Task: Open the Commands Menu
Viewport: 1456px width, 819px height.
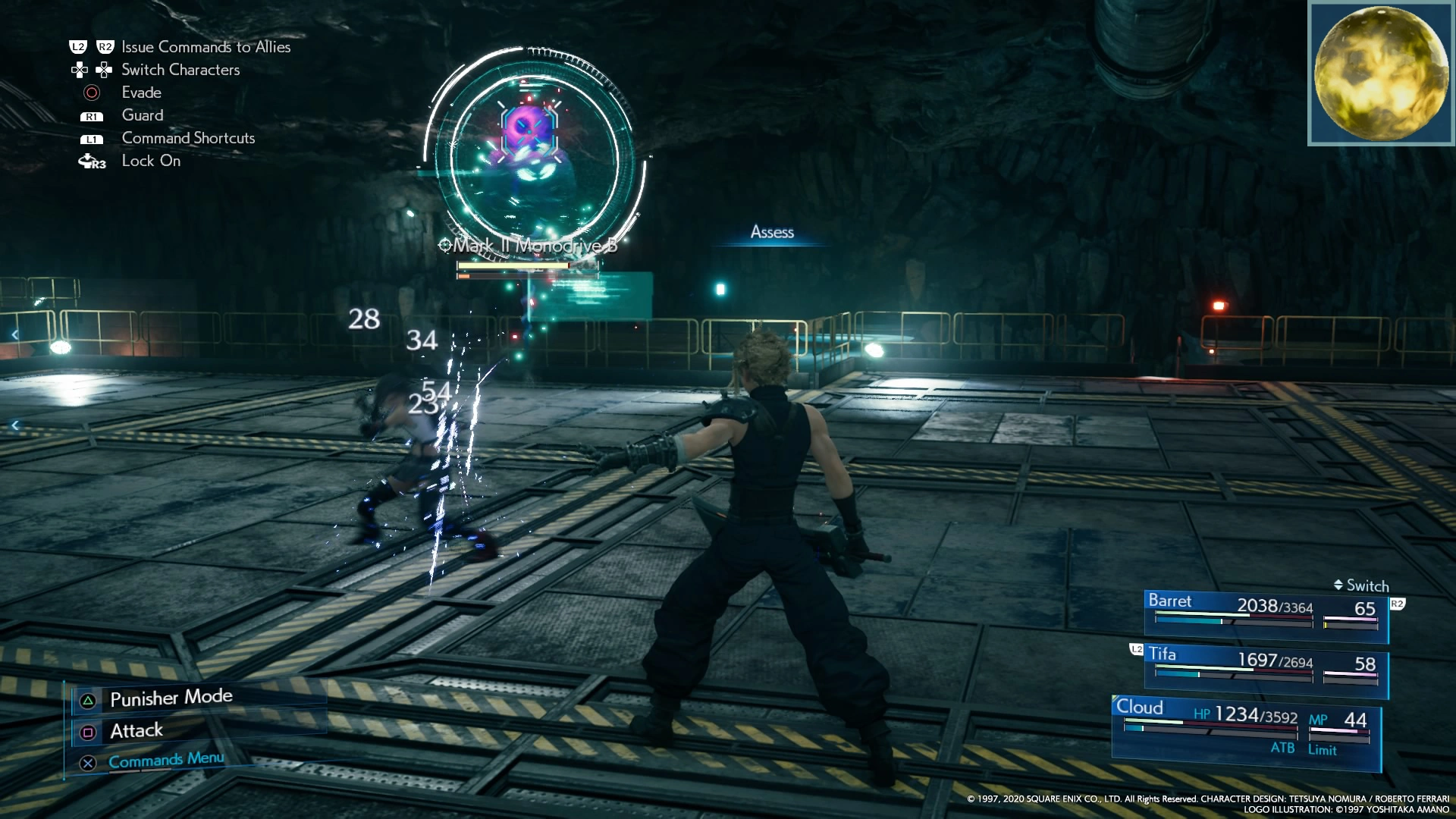Action: [165, 760]
